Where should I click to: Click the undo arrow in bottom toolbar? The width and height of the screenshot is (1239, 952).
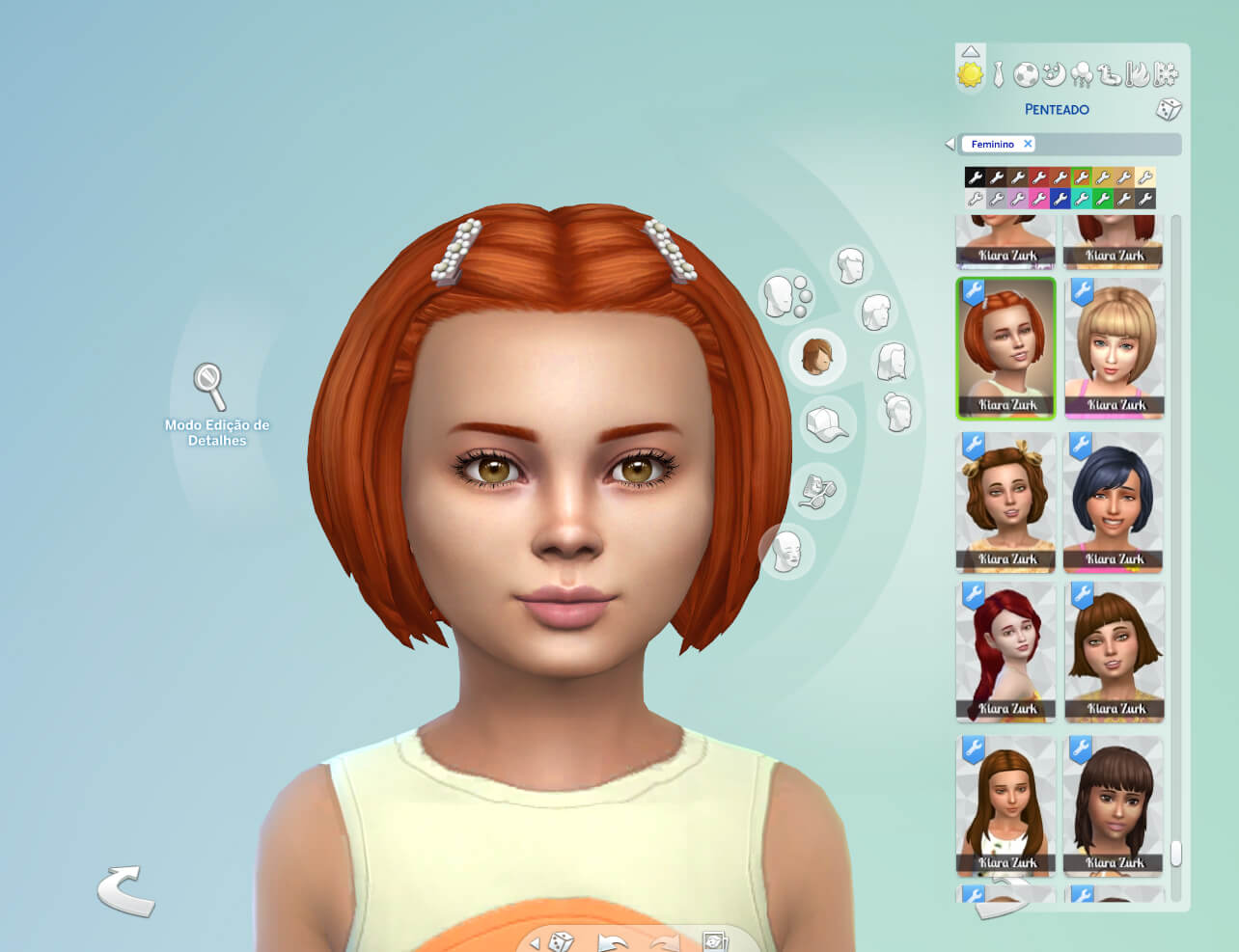point(612,941)
